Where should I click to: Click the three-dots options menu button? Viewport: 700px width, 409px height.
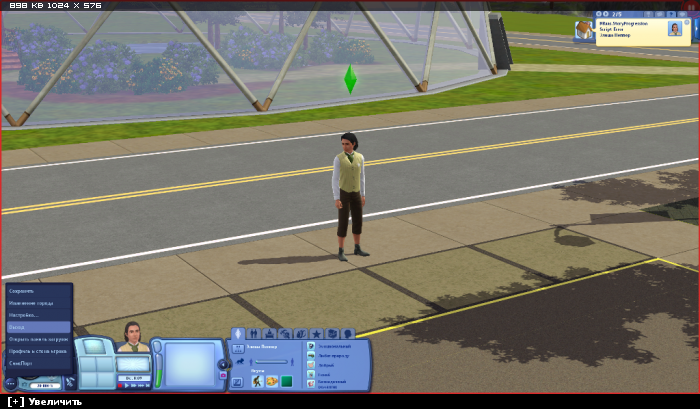[10, 383]
